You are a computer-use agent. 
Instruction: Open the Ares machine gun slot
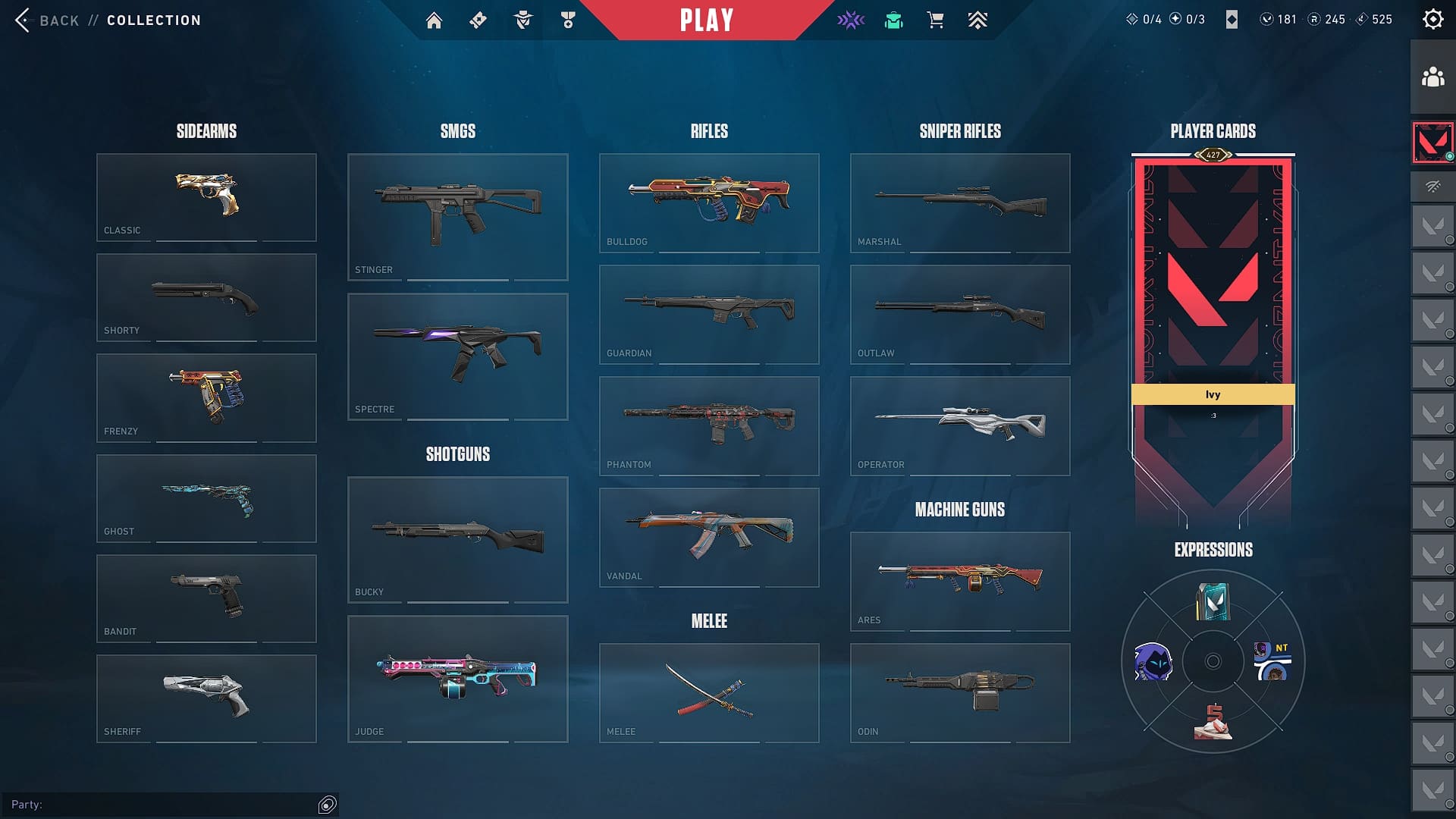click(960, 581)
